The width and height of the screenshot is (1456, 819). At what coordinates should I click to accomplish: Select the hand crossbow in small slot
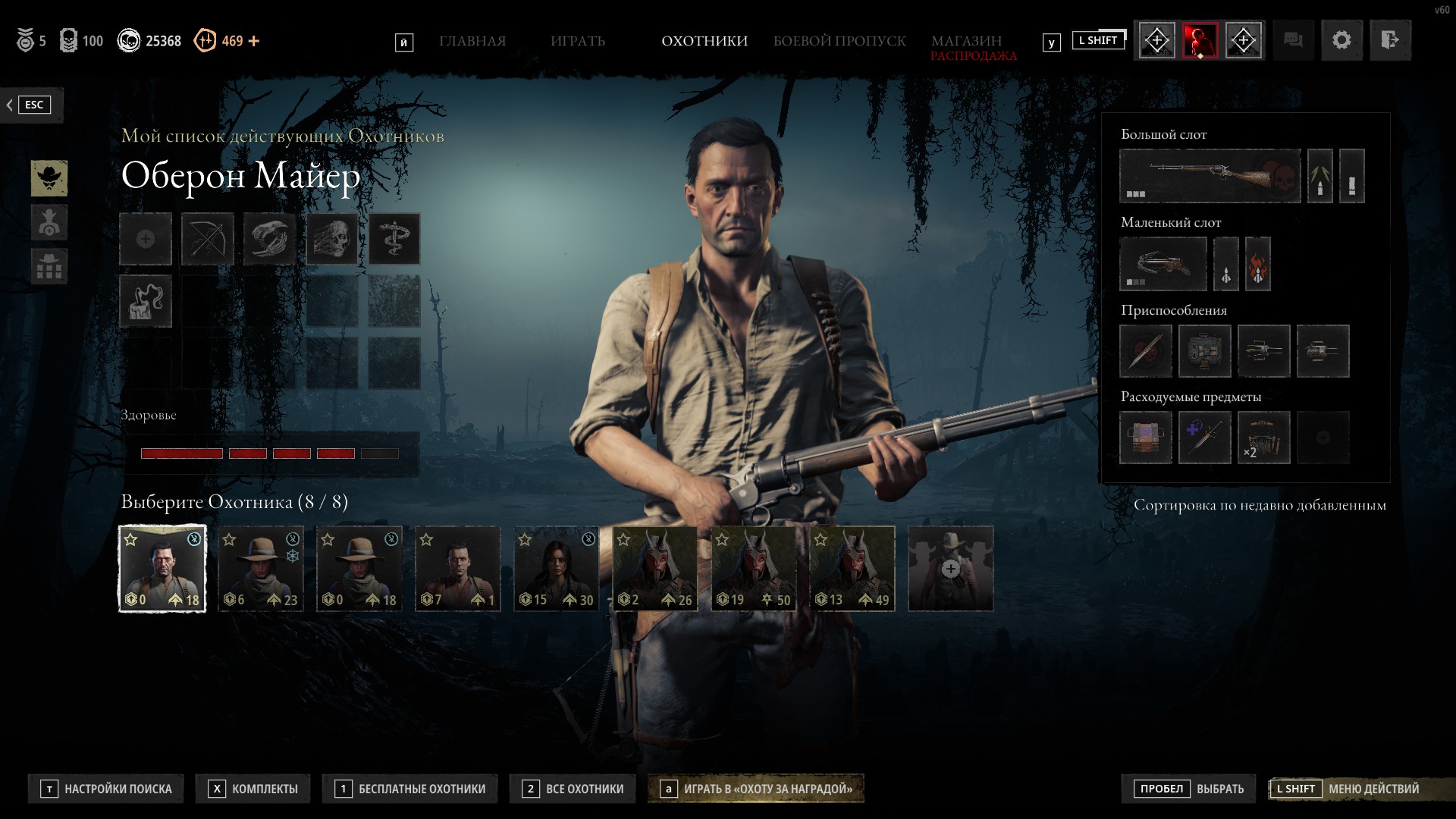pyautogui.click(x=1163, y=264)
